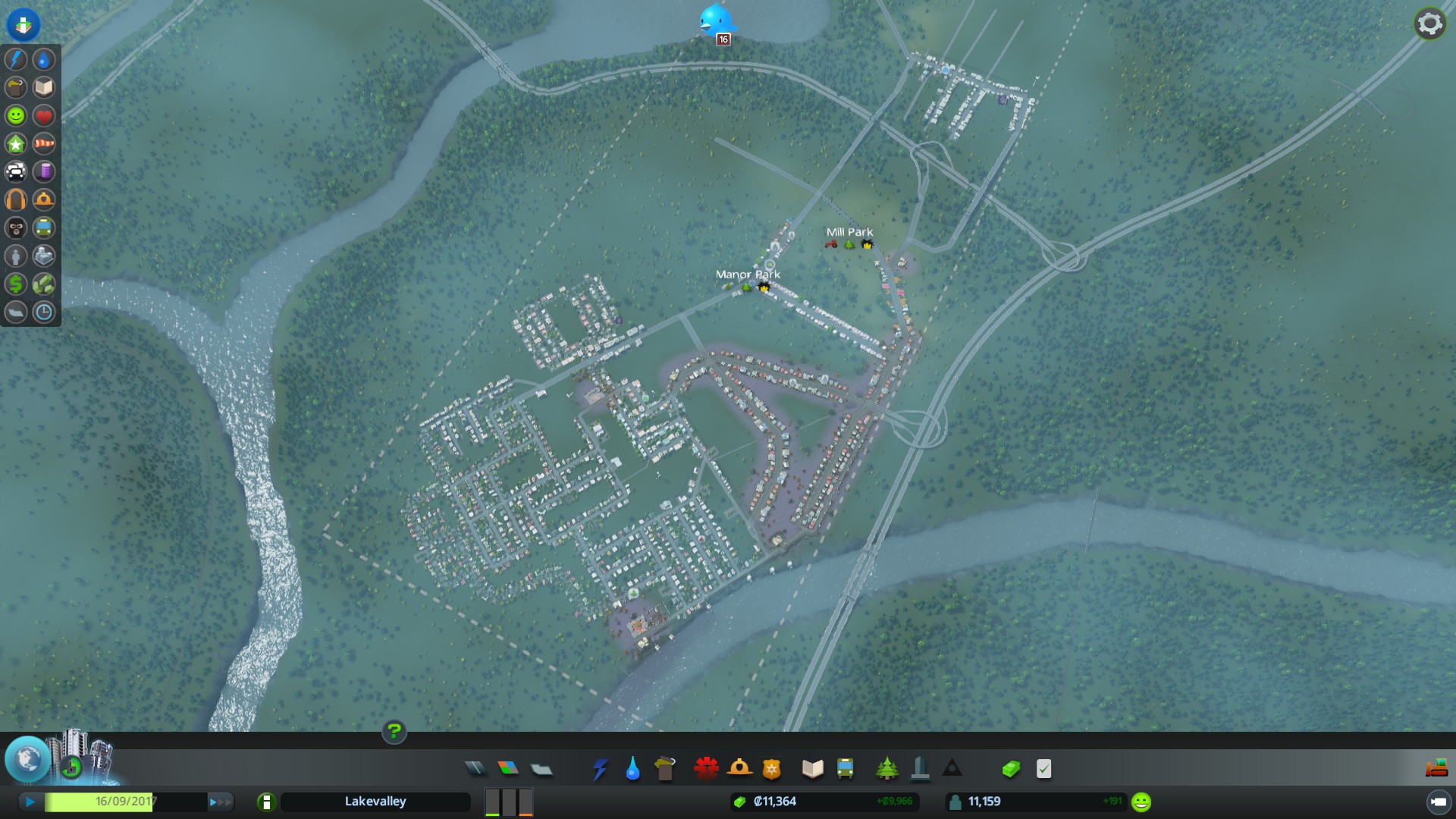
Task: Open the zoning tool menu
Action: click(508, 769)
